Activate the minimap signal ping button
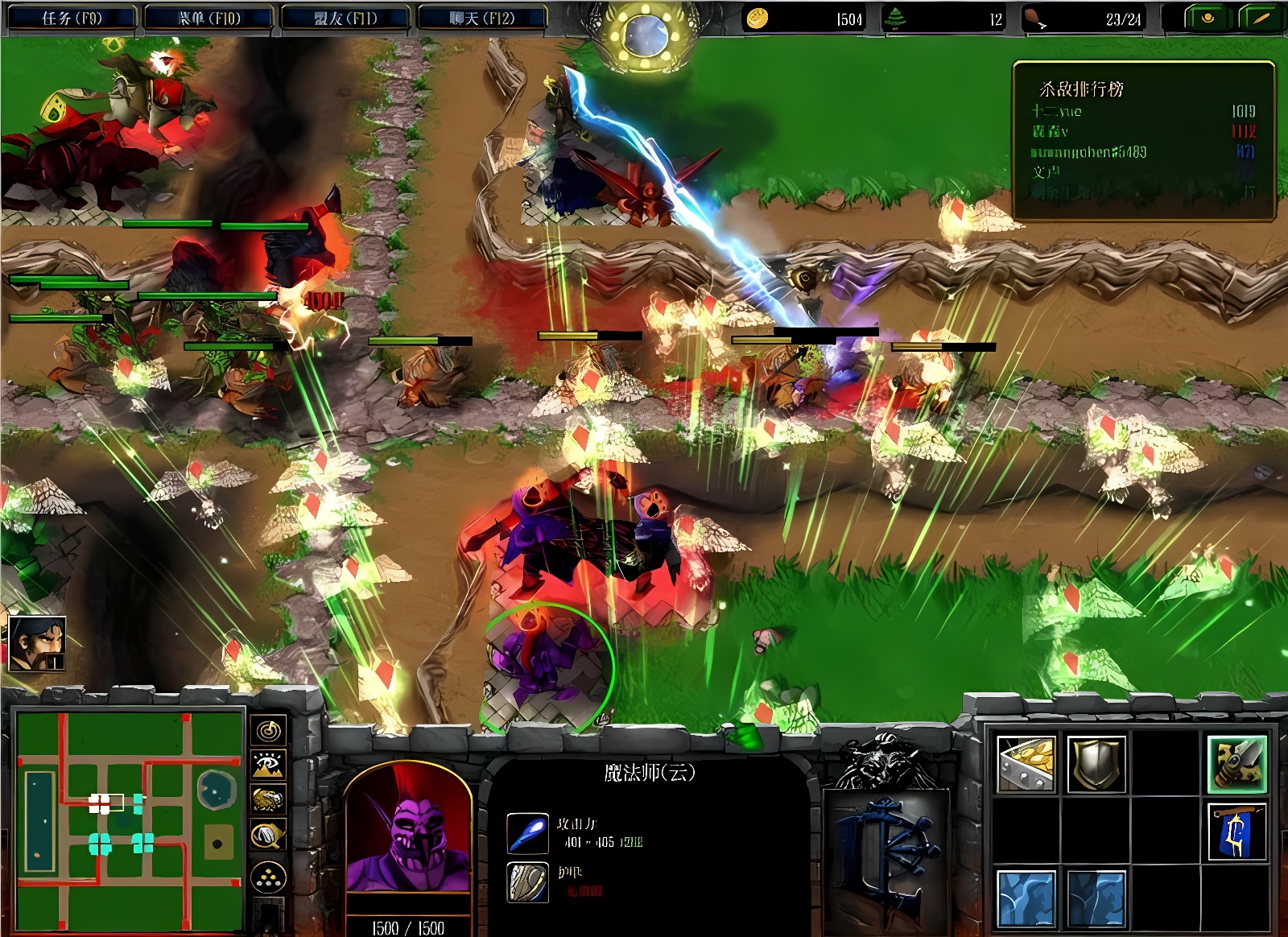 click(268, 730)
